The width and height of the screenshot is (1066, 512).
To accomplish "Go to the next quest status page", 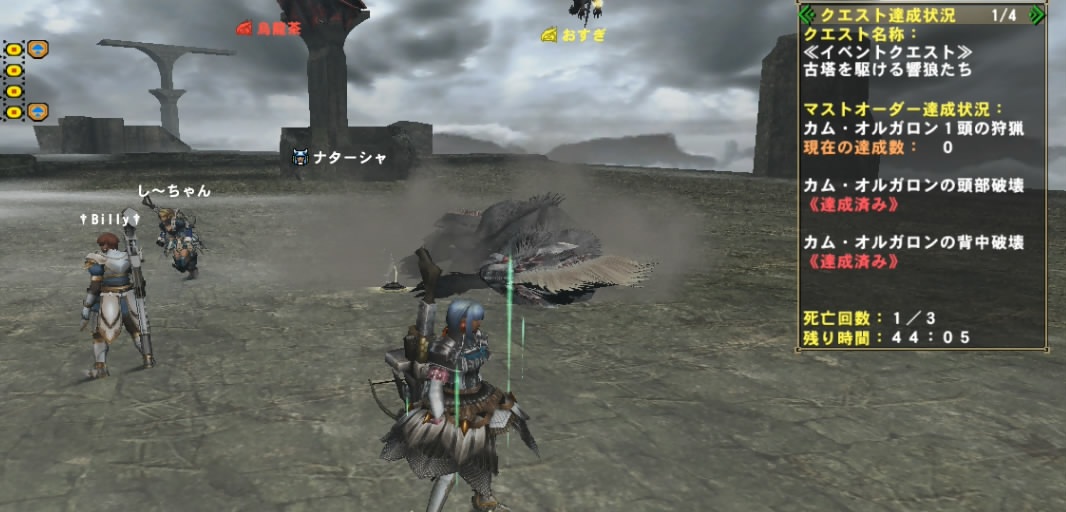I will point(1037,15).
